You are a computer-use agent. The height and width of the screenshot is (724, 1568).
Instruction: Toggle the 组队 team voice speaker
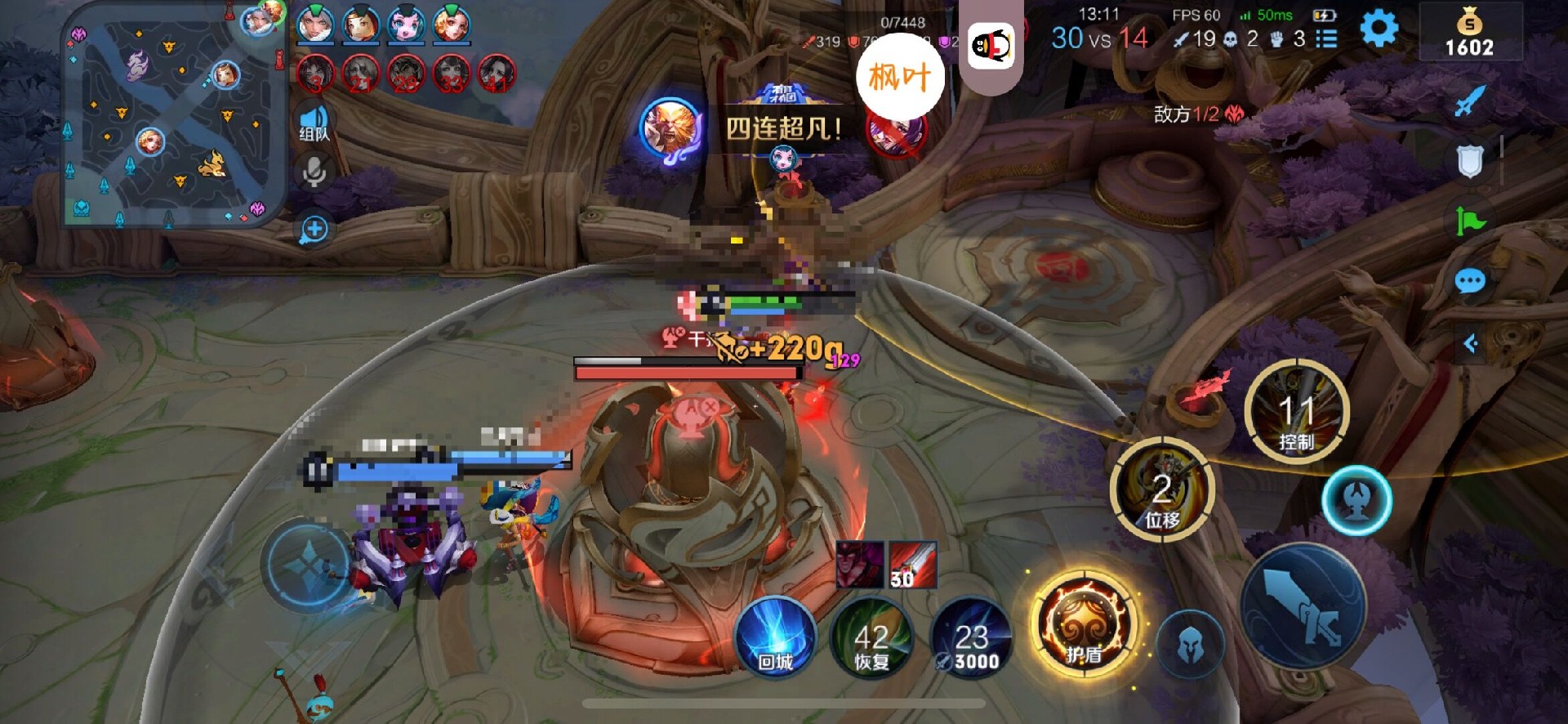(x=314, y=123)
